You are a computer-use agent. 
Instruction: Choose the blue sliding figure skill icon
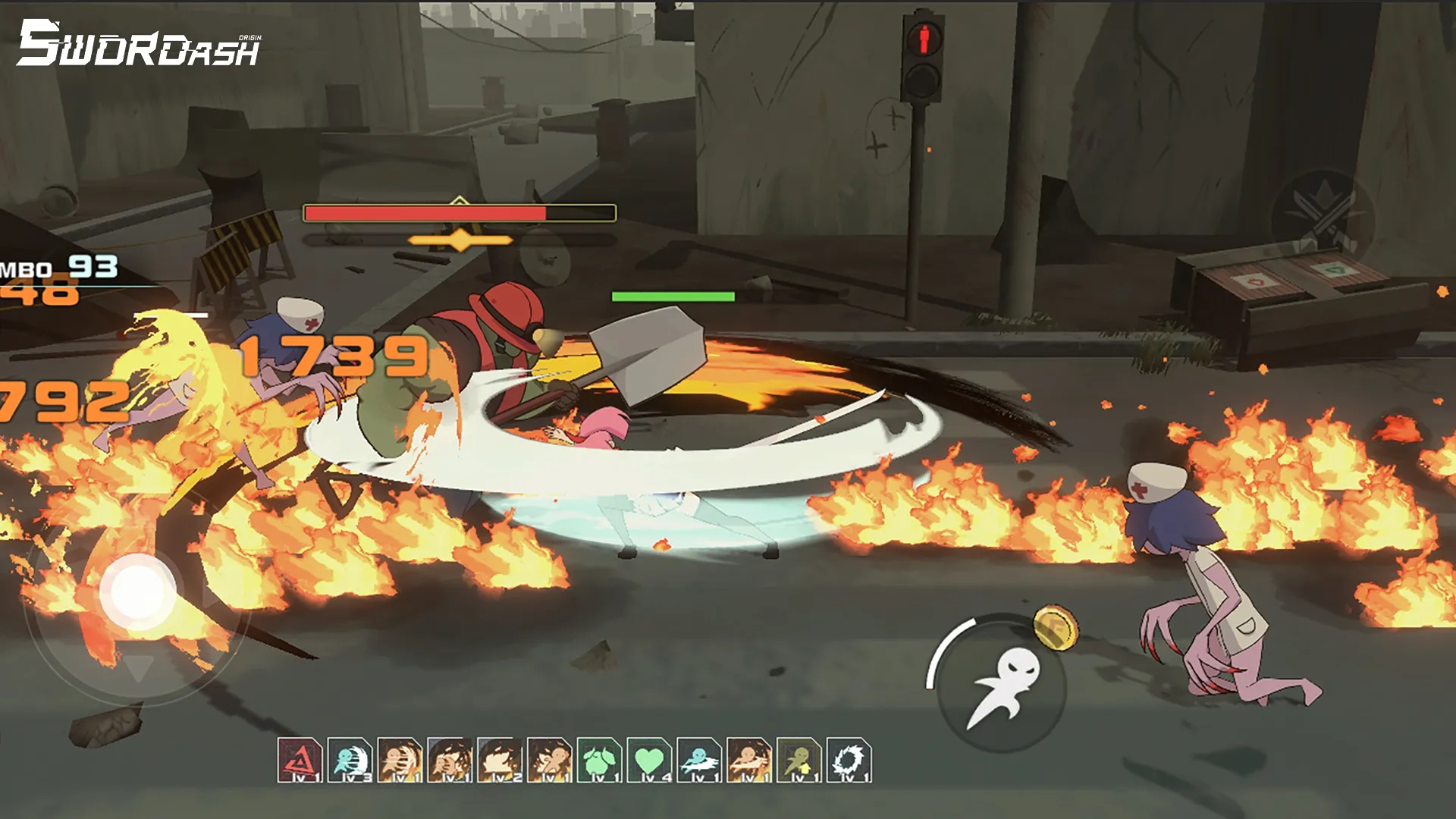(x=699, y=760)
